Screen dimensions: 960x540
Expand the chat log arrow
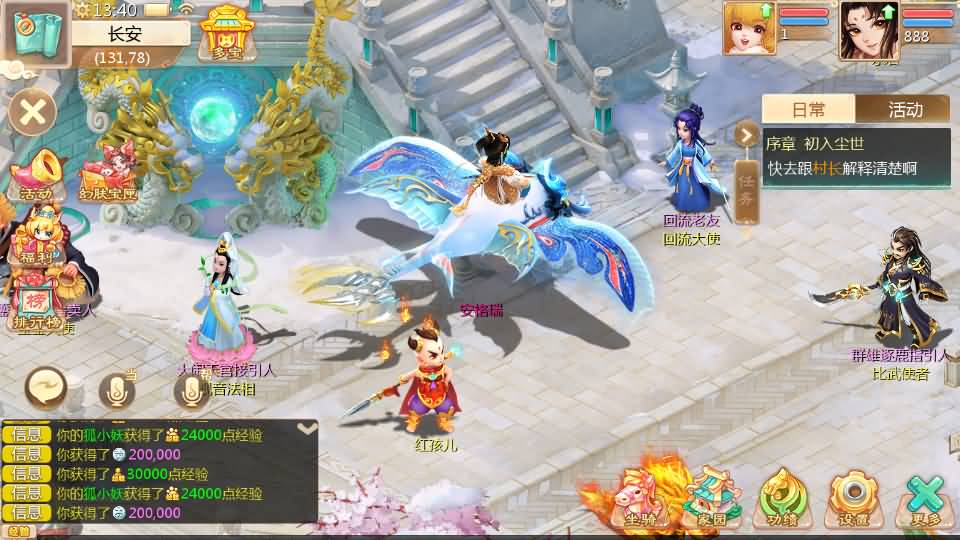tap(307, 428)
